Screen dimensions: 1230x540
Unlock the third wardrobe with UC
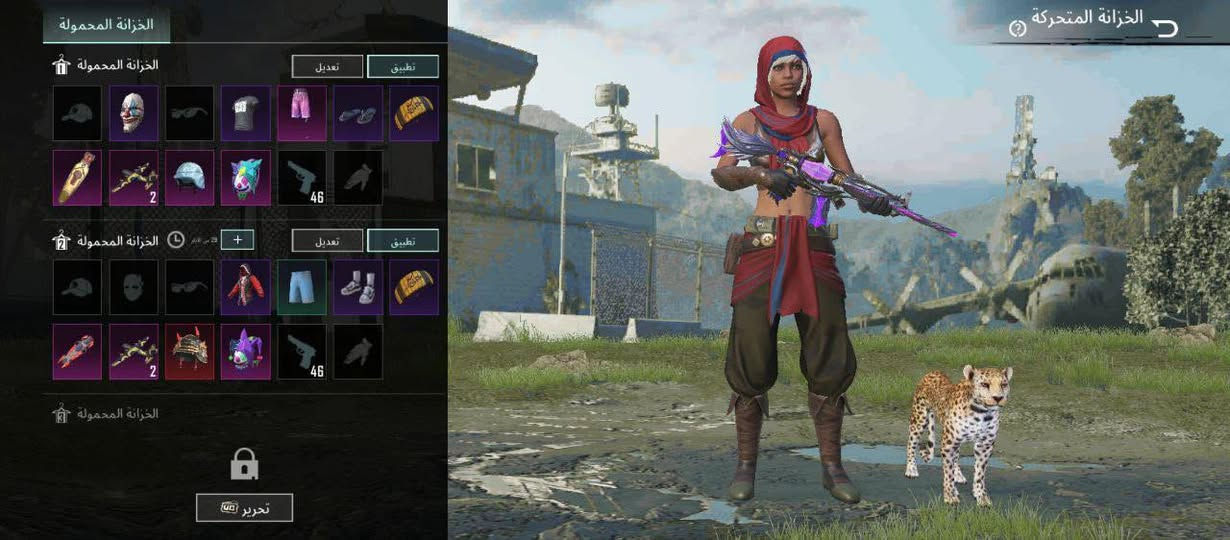244,507
